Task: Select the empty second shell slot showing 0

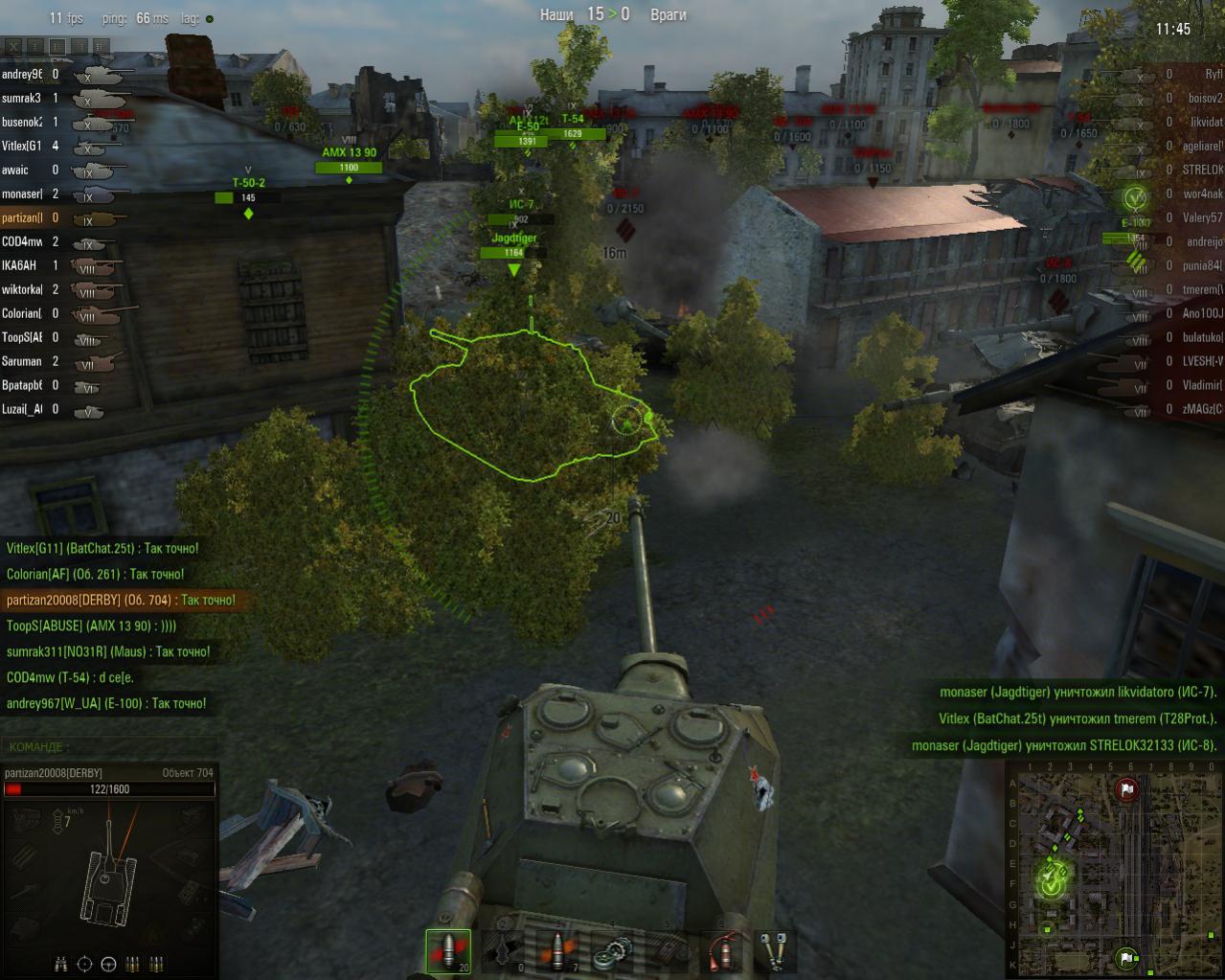Action: (x=503, y=951)
